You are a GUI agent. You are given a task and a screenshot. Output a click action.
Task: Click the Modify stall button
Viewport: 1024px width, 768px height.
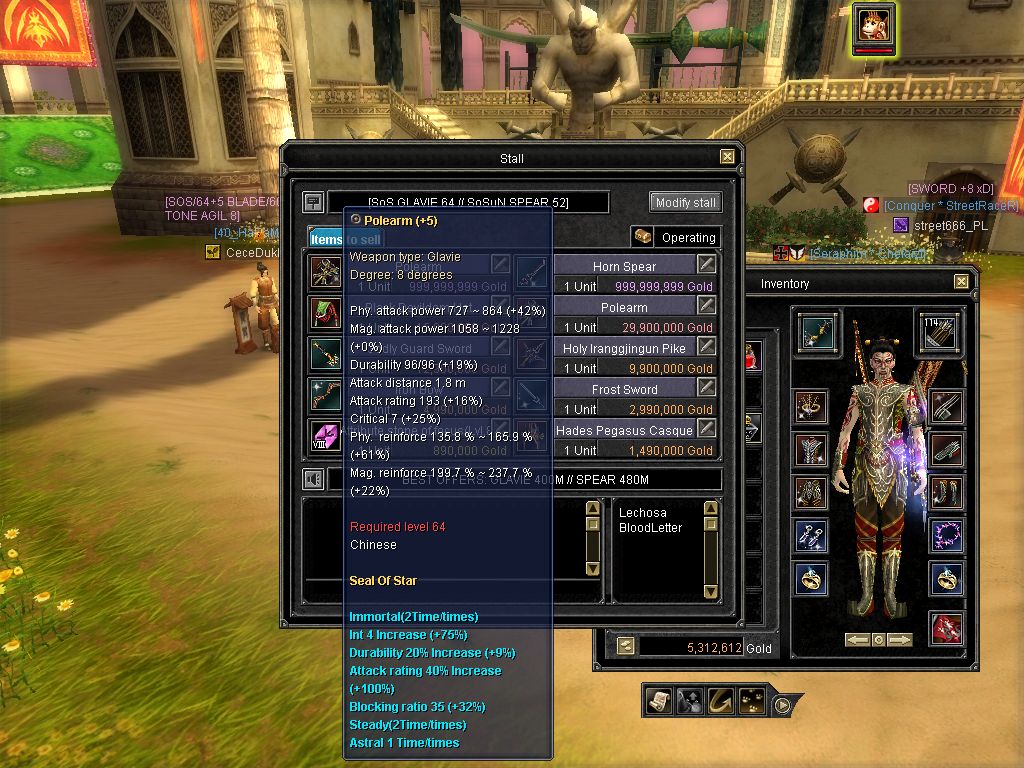685,202
